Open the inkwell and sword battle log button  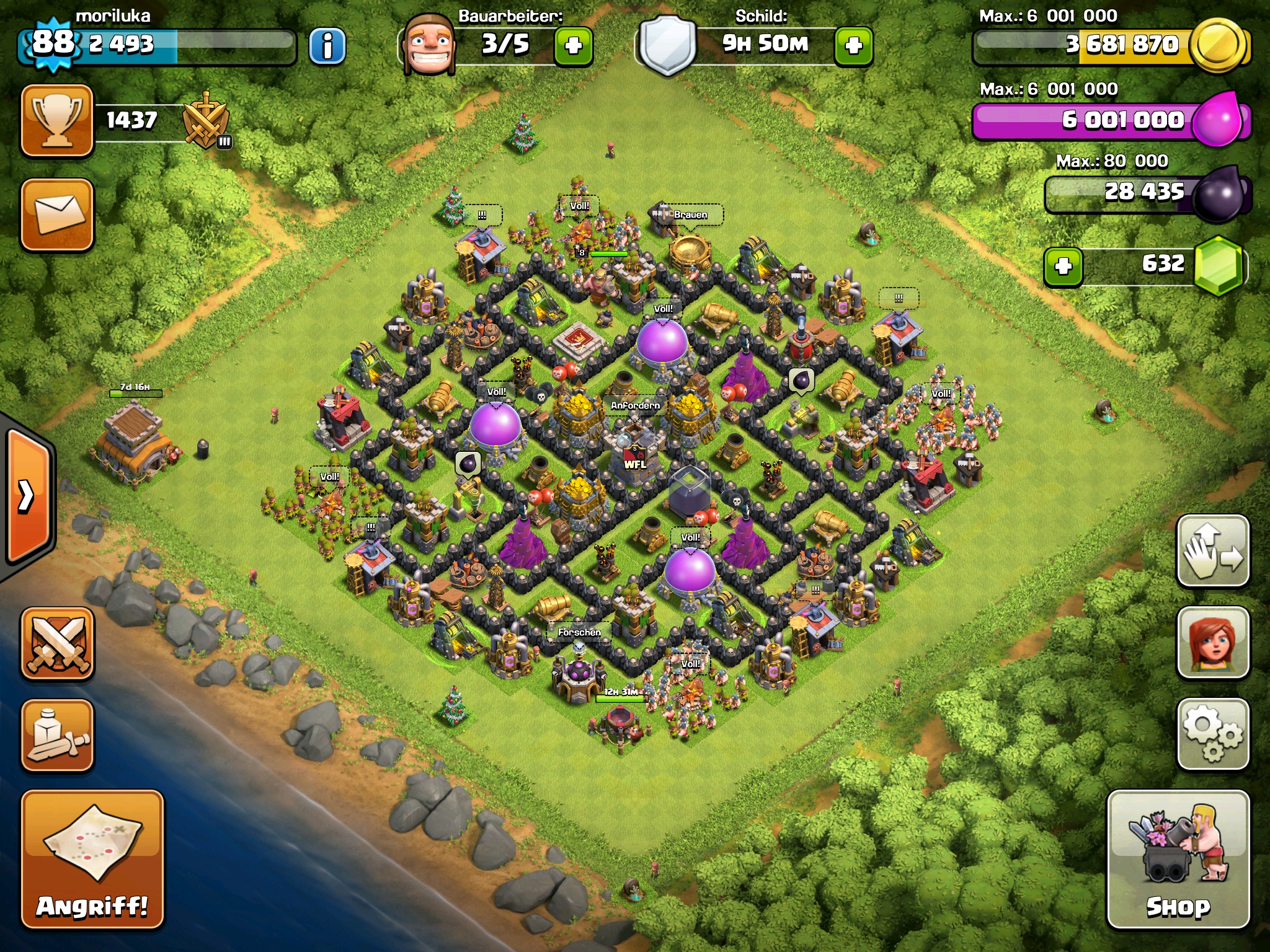click(x=58, y=735)
